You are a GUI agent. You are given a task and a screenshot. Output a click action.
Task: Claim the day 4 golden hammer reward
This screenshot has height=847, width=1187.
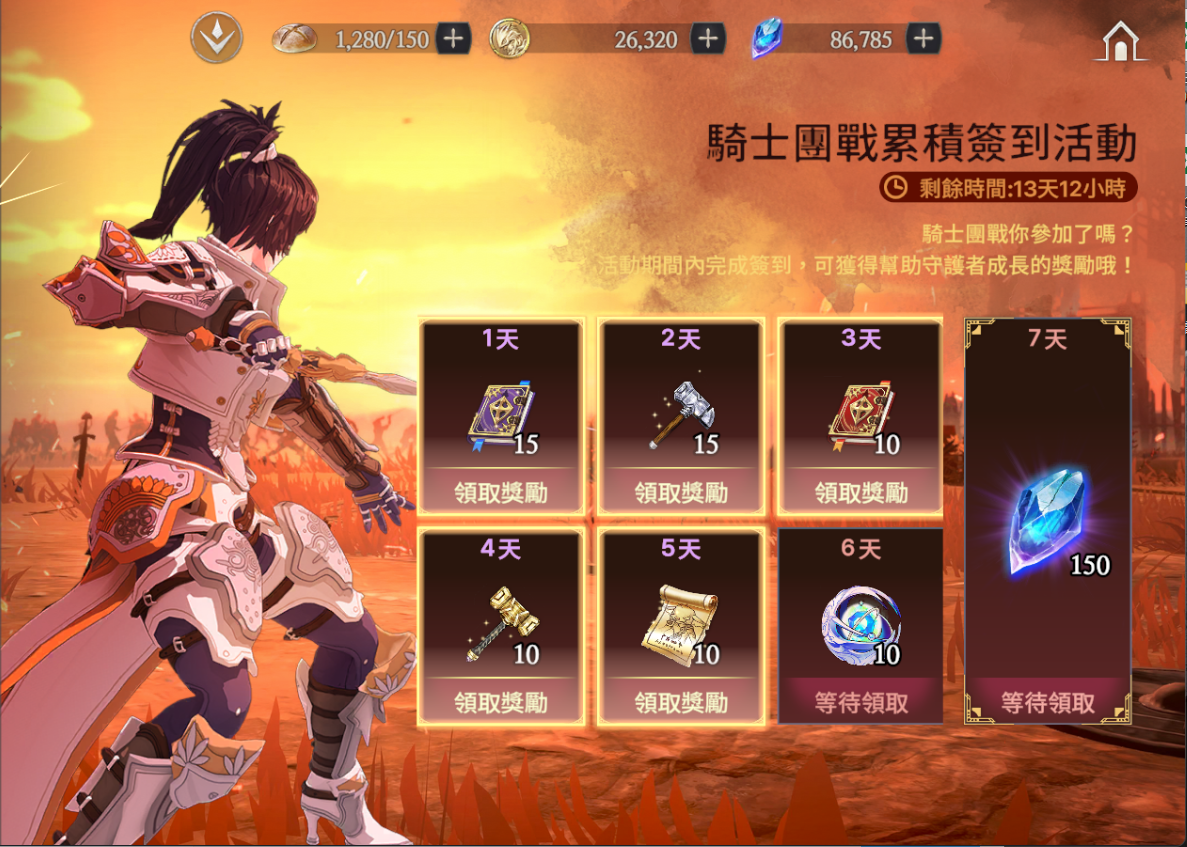(501, 702)
